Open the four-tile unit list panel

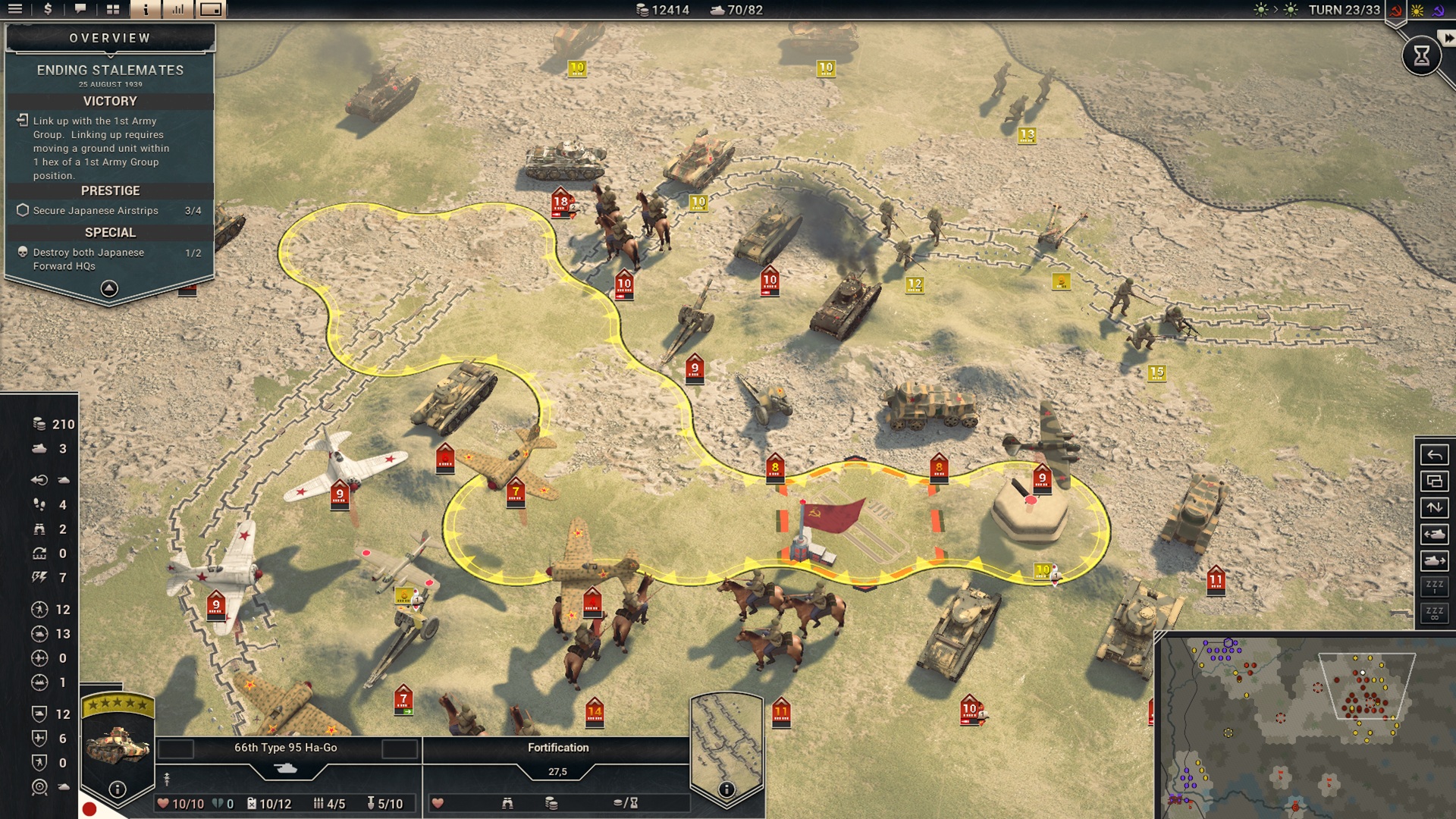pyautogui.click(x=113, y=9)
